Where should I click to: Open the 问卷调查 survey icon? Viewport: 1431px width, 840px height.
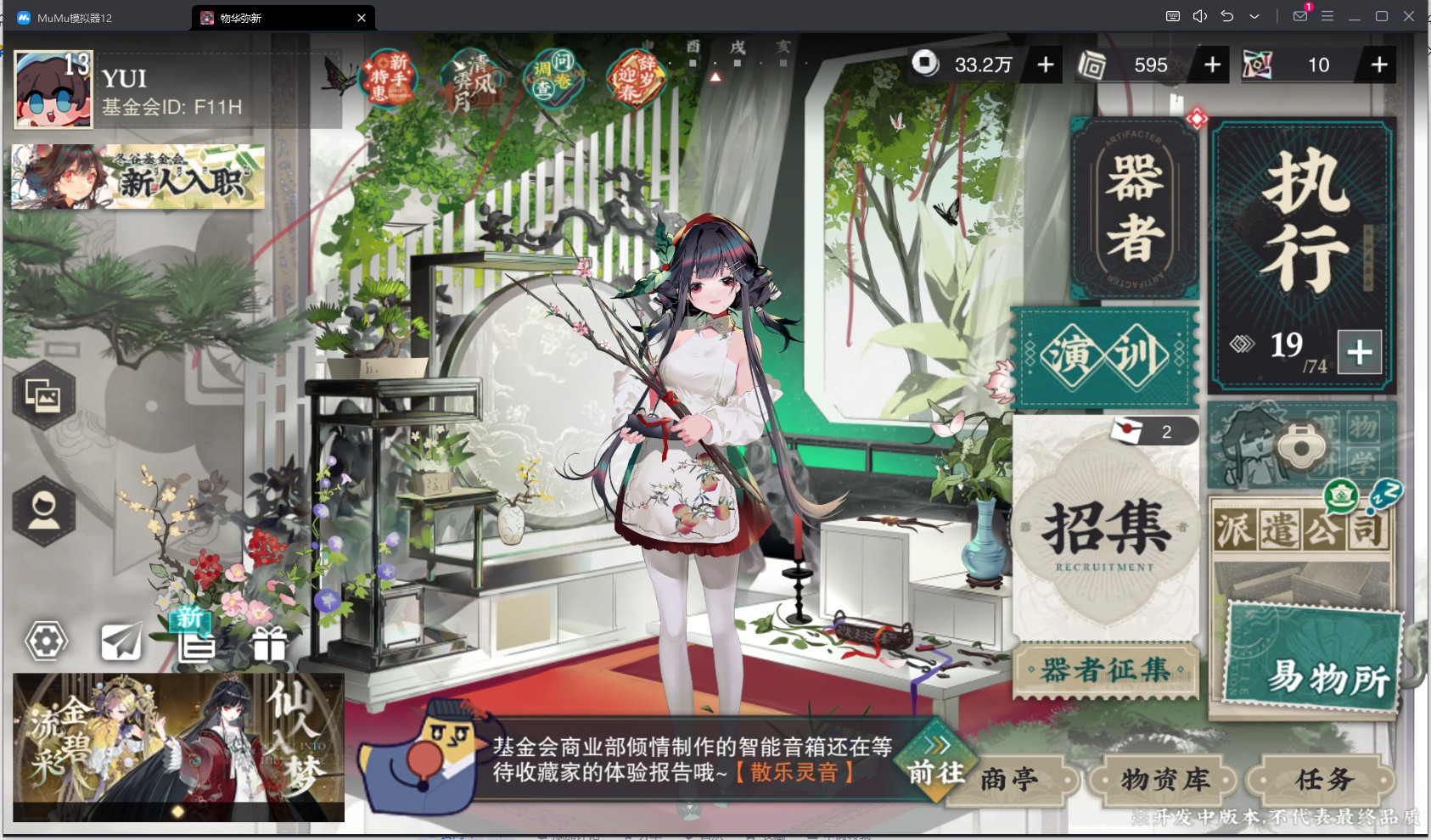pyautogui.click(x=553, y=77)
